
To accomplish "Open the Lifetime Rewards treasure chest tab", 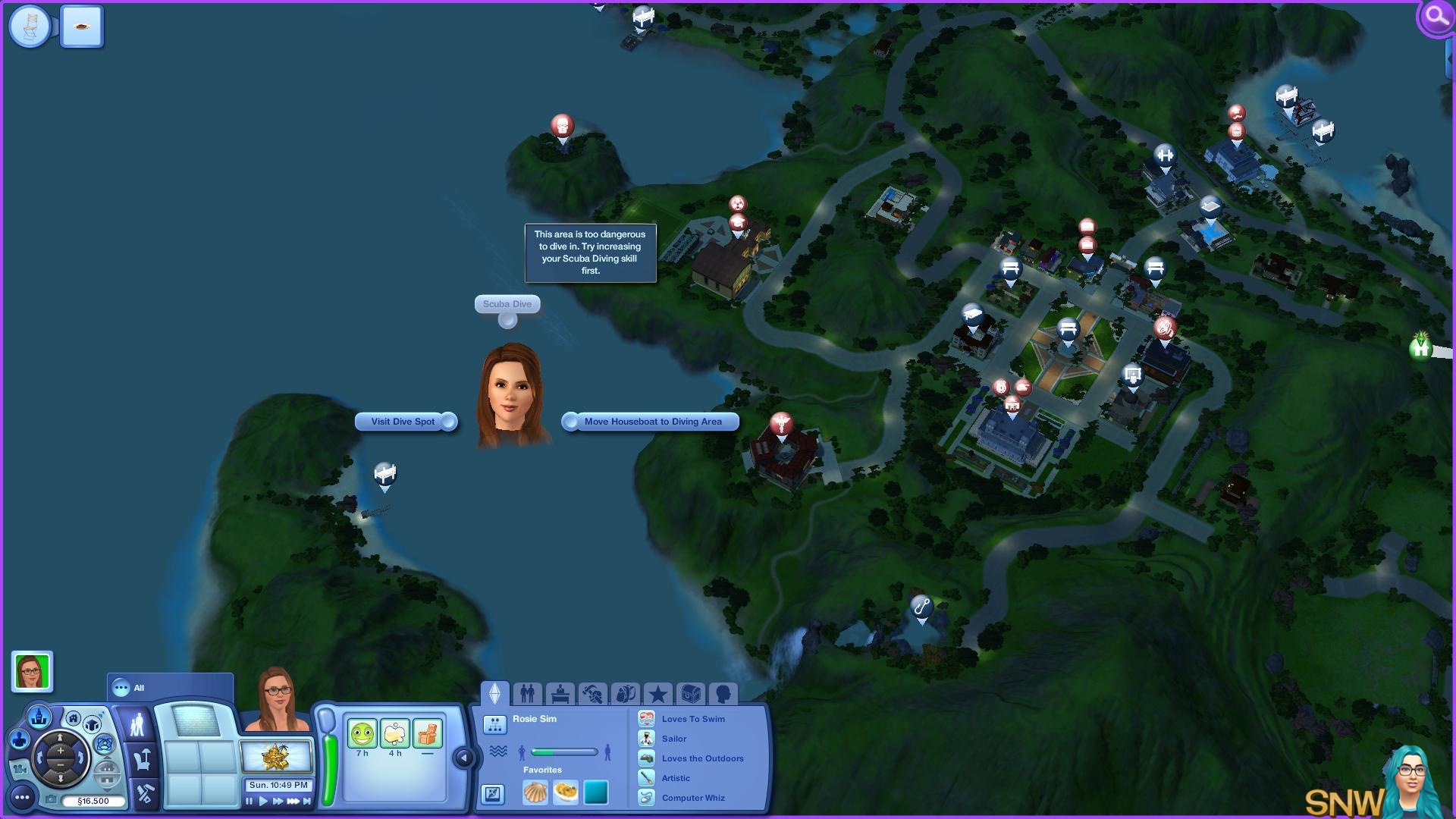I will pos(690,693).
